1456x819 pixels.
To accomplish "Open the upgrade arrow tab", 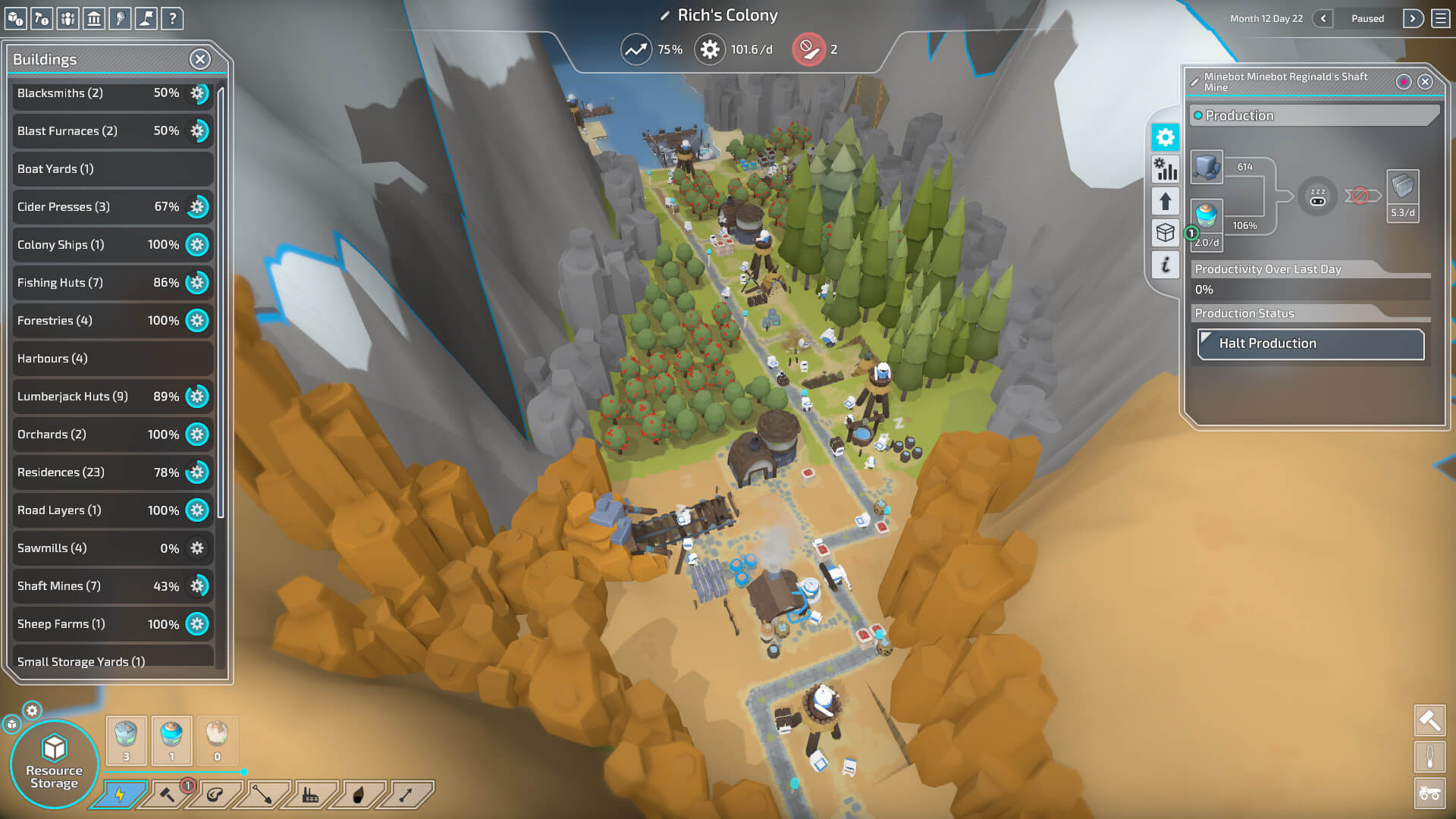I will point(1165,201).
